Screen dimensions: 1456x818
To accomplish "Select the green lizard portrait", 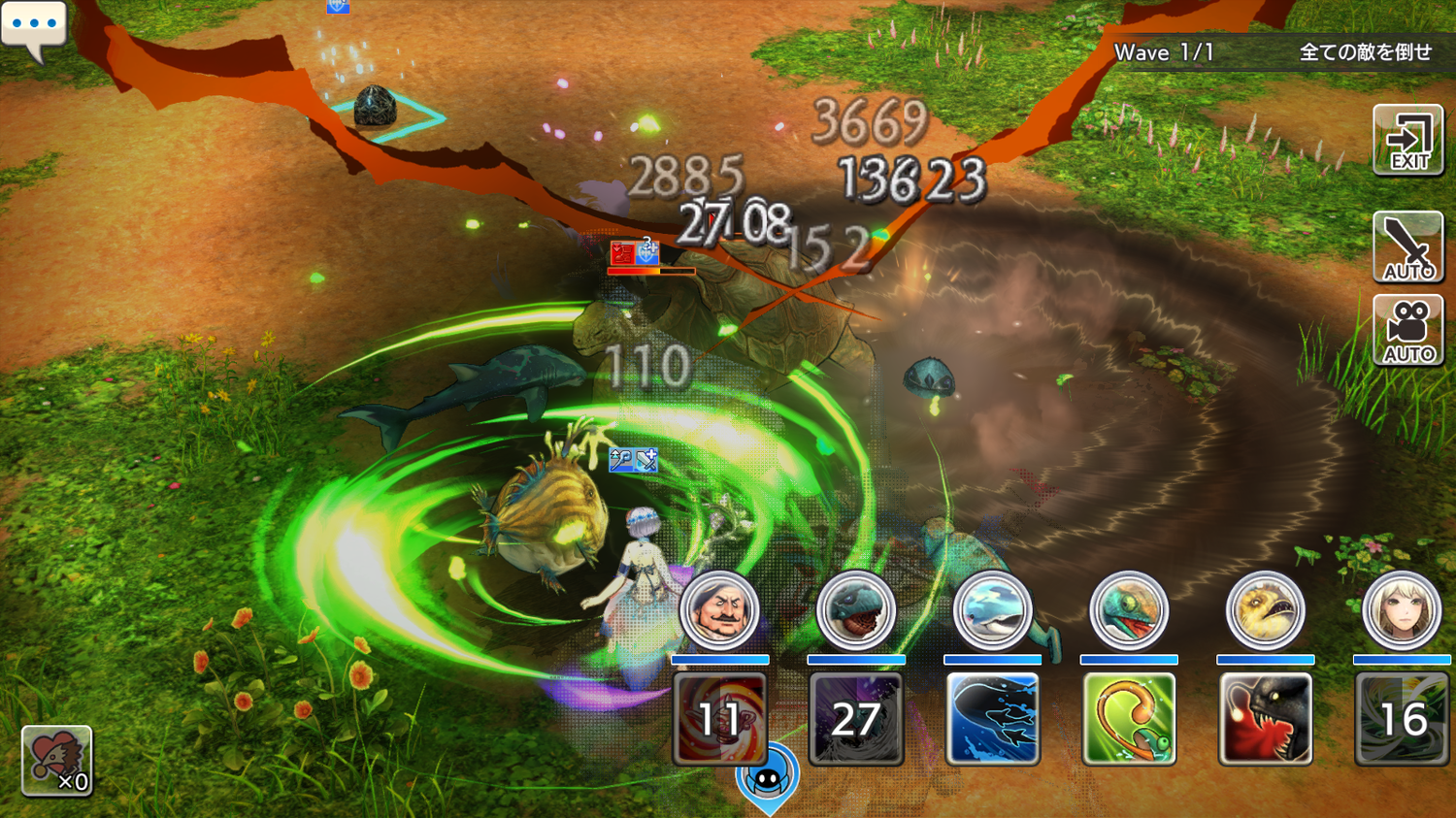I will pos(1128,611).
